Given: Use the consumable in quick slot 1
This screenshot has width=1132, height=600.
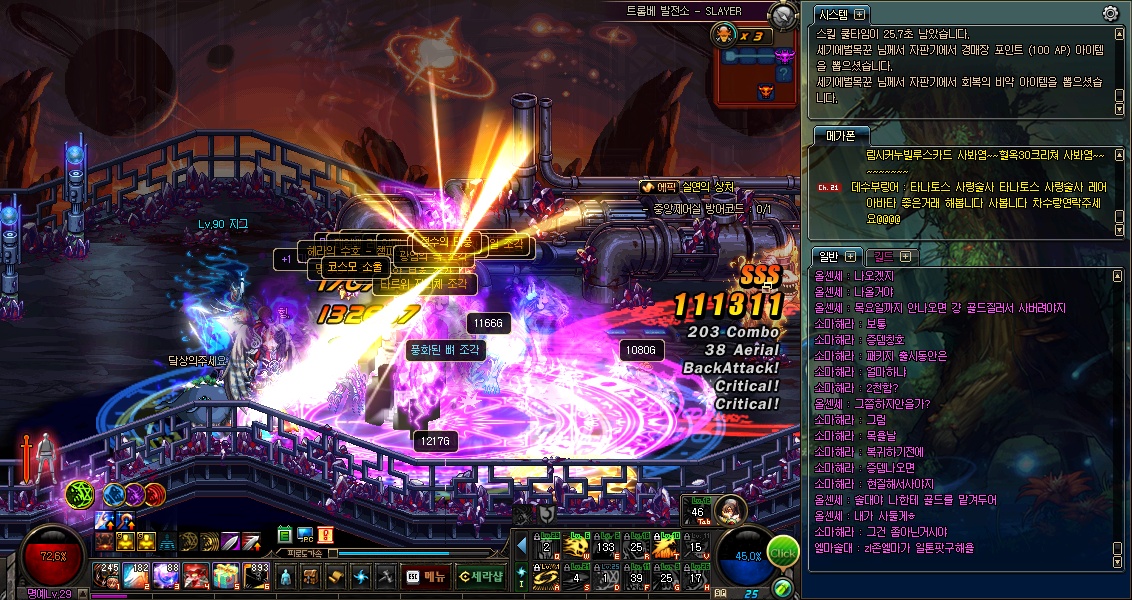Looking at the screenshot, I should point(107,575).
